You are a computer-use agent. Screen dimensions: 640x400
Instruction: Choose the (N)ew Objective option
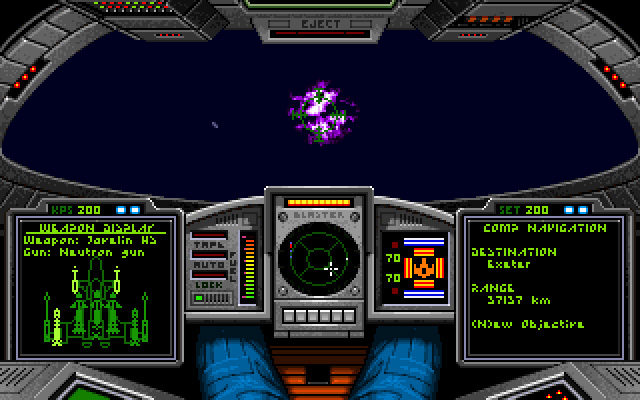coord(527,324)
